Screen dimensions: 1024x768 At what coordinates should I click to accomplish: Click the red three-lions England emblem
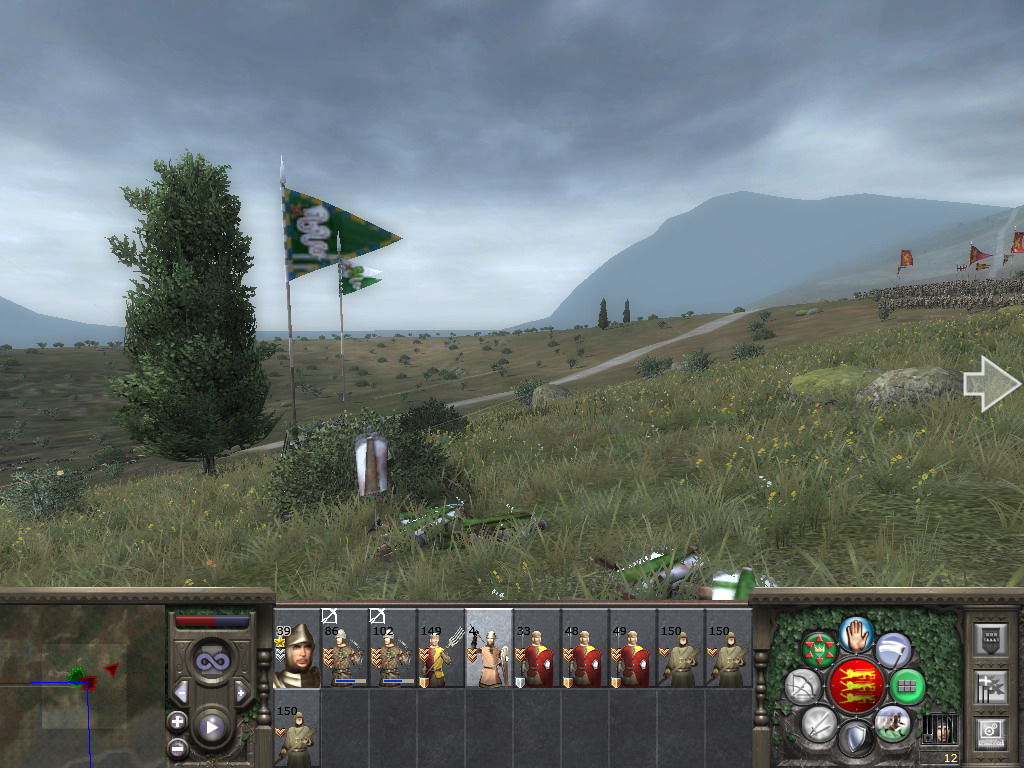click(x=855, y=686)
